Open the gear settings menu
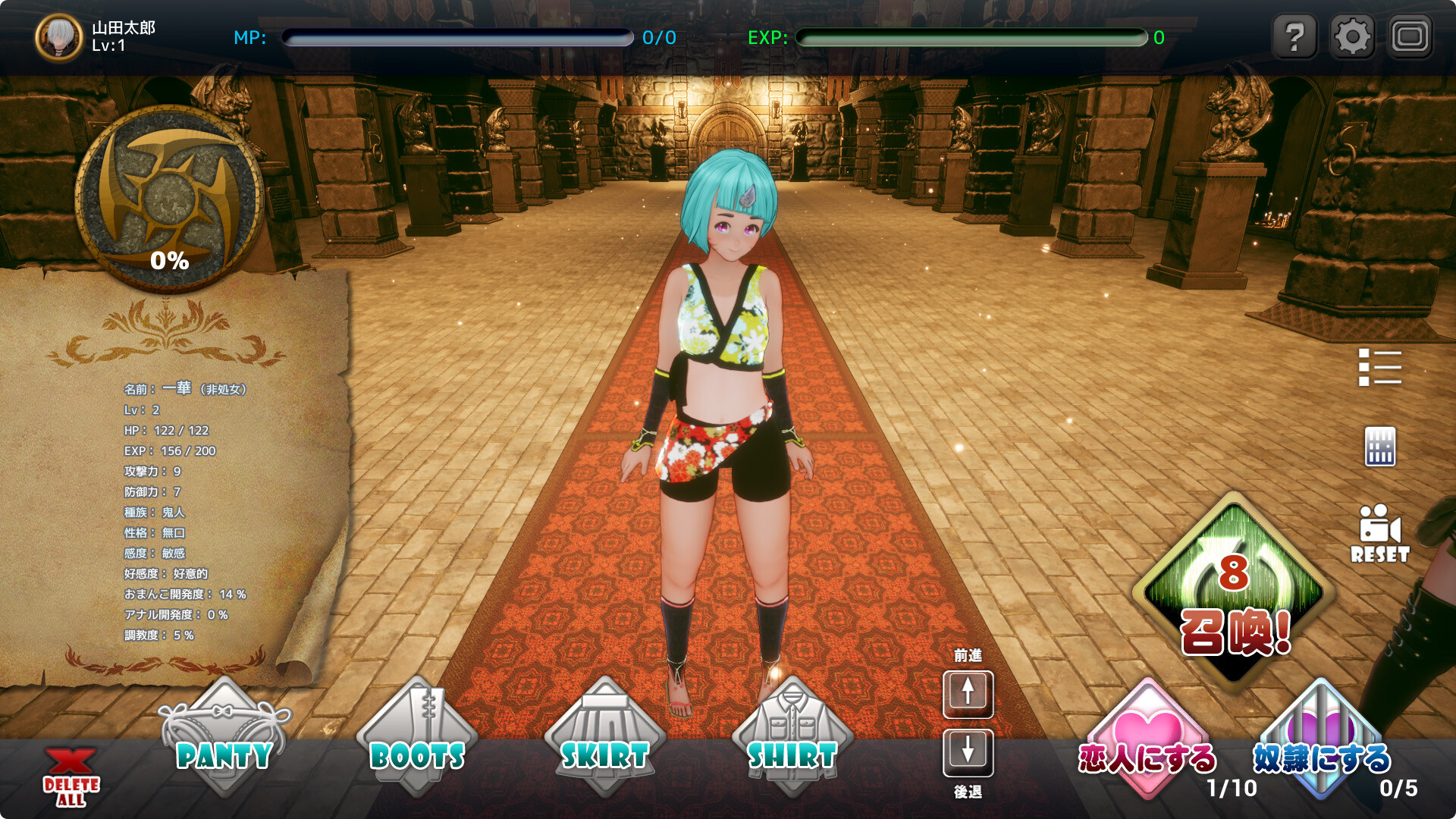This screenshot has height=819, width=1456. pyautogui.click(x=1352, y=36)
